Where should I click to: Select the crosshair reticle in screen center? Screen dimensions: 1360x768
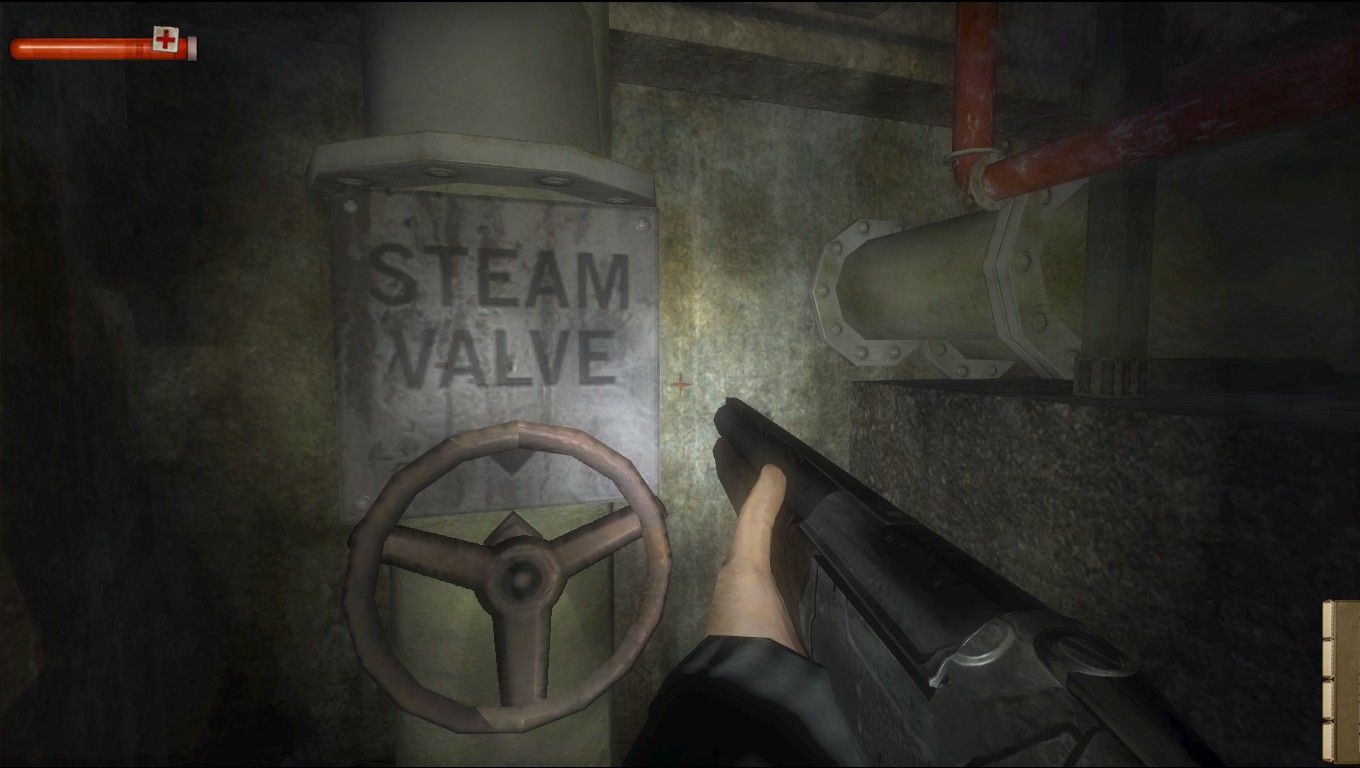pyautogui.click(x=679, y=384)
